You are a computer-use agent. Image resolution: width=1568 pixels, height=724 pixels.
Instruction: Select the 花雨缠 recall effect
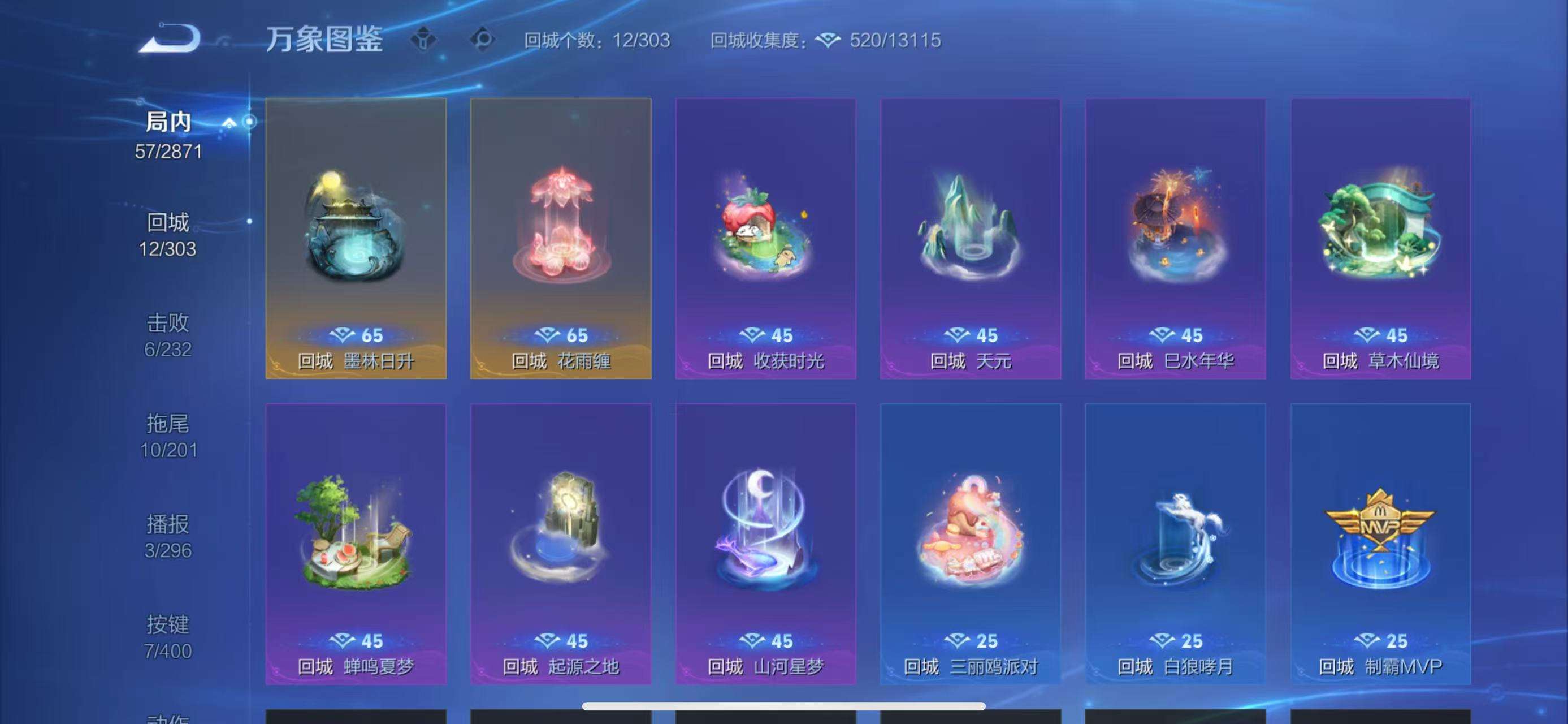(x=561, y=238)
